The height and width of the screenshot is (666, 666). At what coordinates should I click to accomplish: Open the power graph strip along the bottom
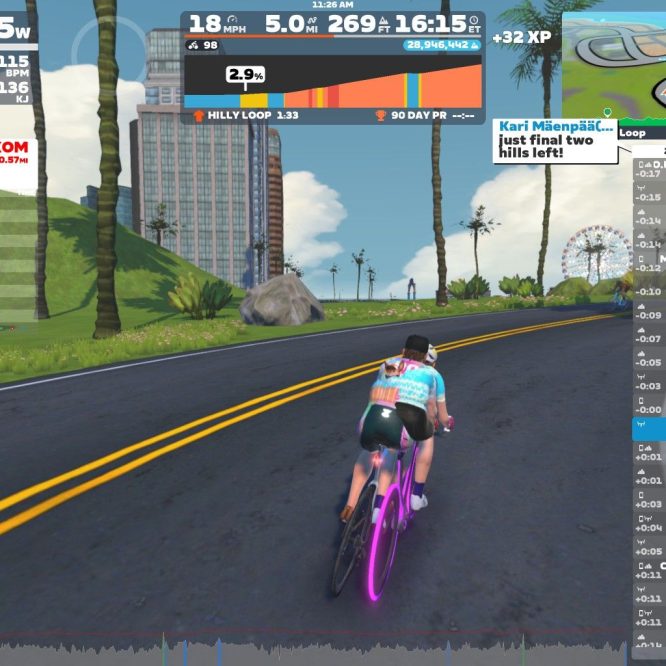coord(320,648)
